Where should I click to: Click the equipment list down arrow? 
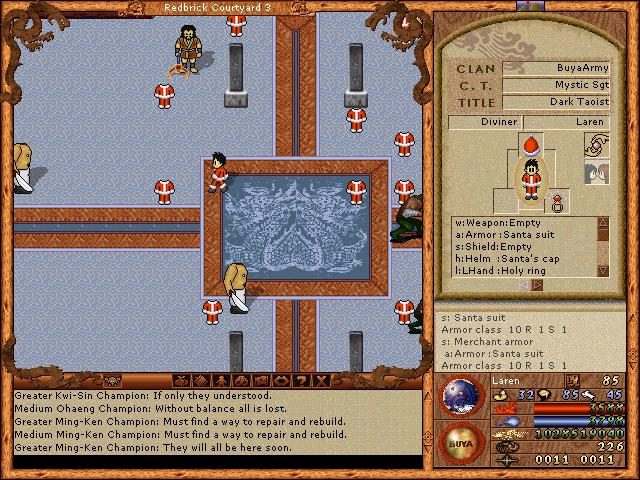pos(603,270)
